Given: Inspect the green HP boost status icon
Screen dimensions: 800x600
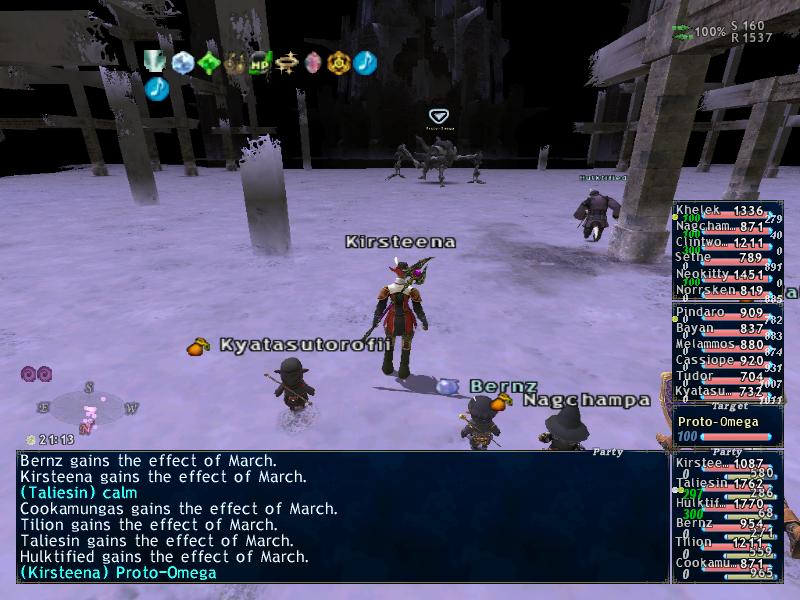Looking at the screenshot, I should point(261,63).
